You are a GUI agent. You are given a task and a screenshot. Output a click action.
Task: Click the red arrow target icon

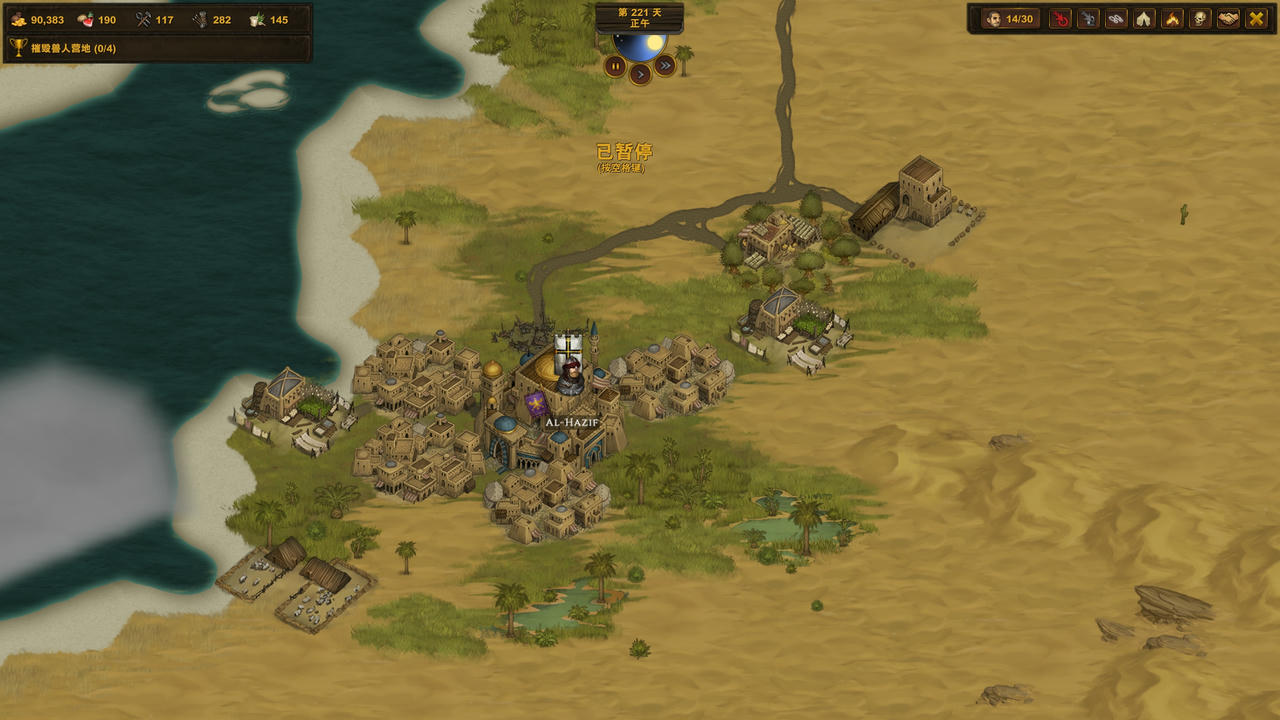click(1060, 19)
